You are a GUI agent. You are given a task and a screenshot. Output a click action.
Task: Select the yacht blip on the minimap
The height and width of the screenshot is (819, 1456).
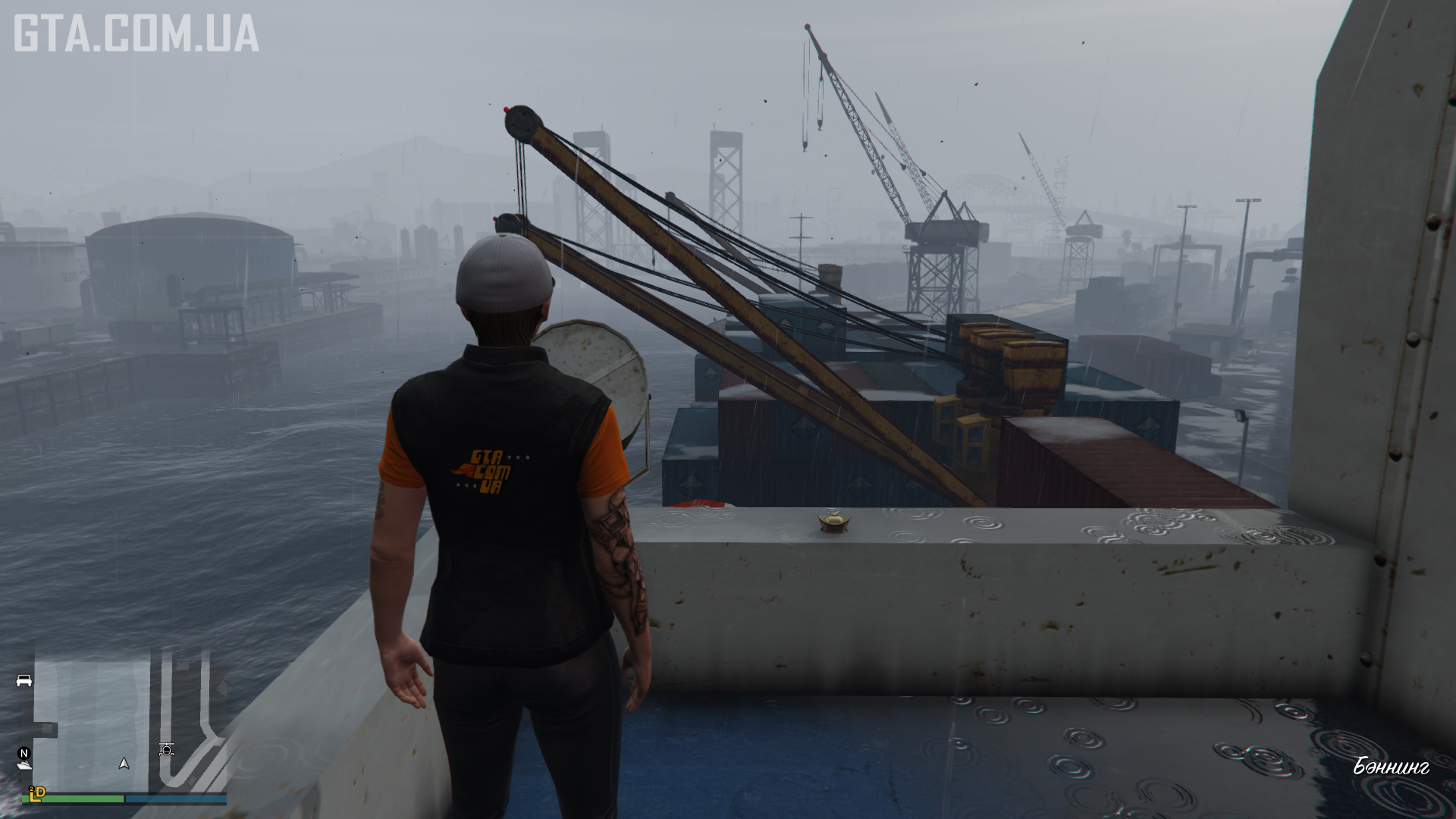tap(24, 766)
